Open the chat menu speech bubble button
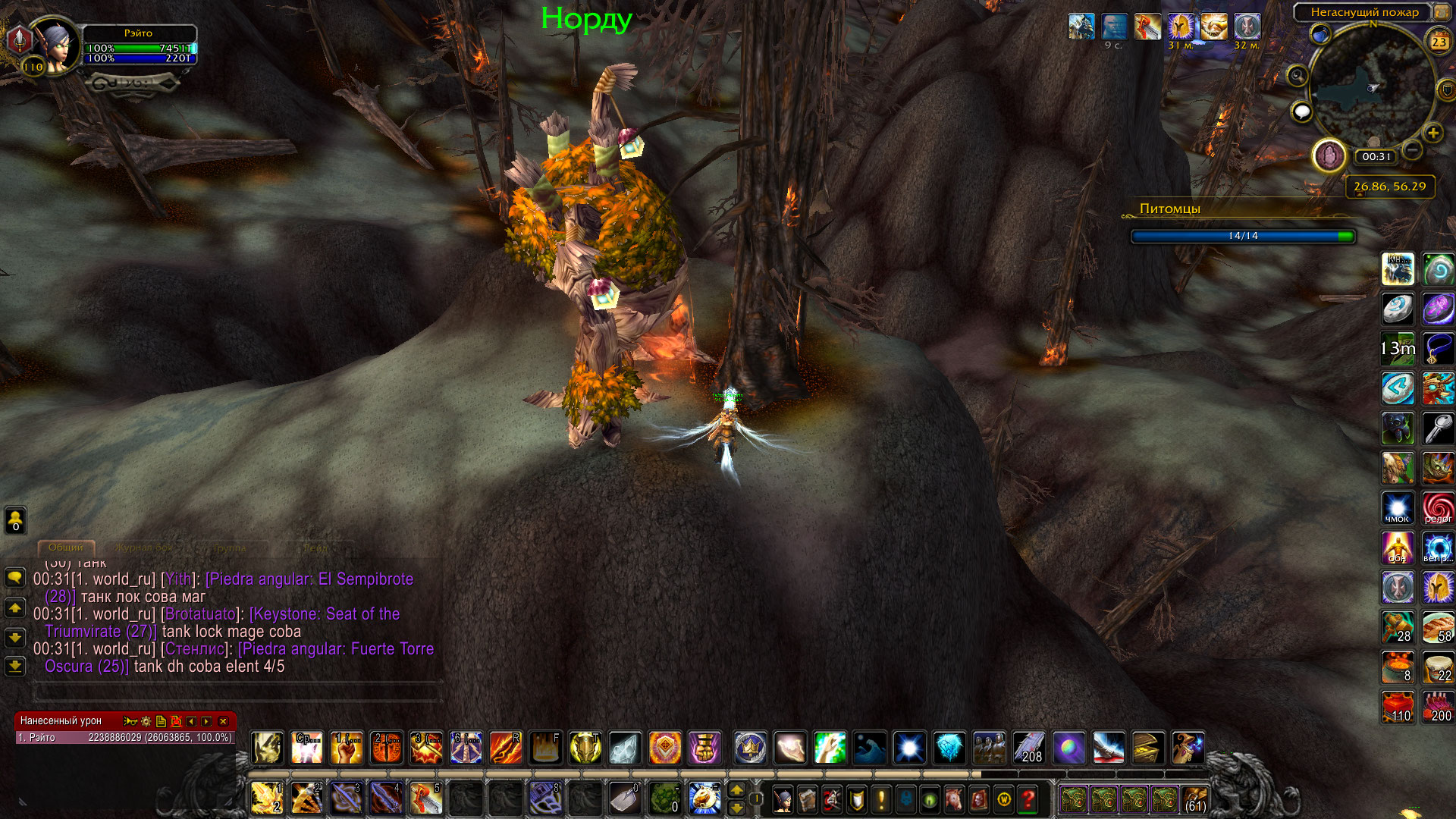Image resolution: width=1456 pixels, height=819 pixels. pyautogui.click(x=15, y=578)
